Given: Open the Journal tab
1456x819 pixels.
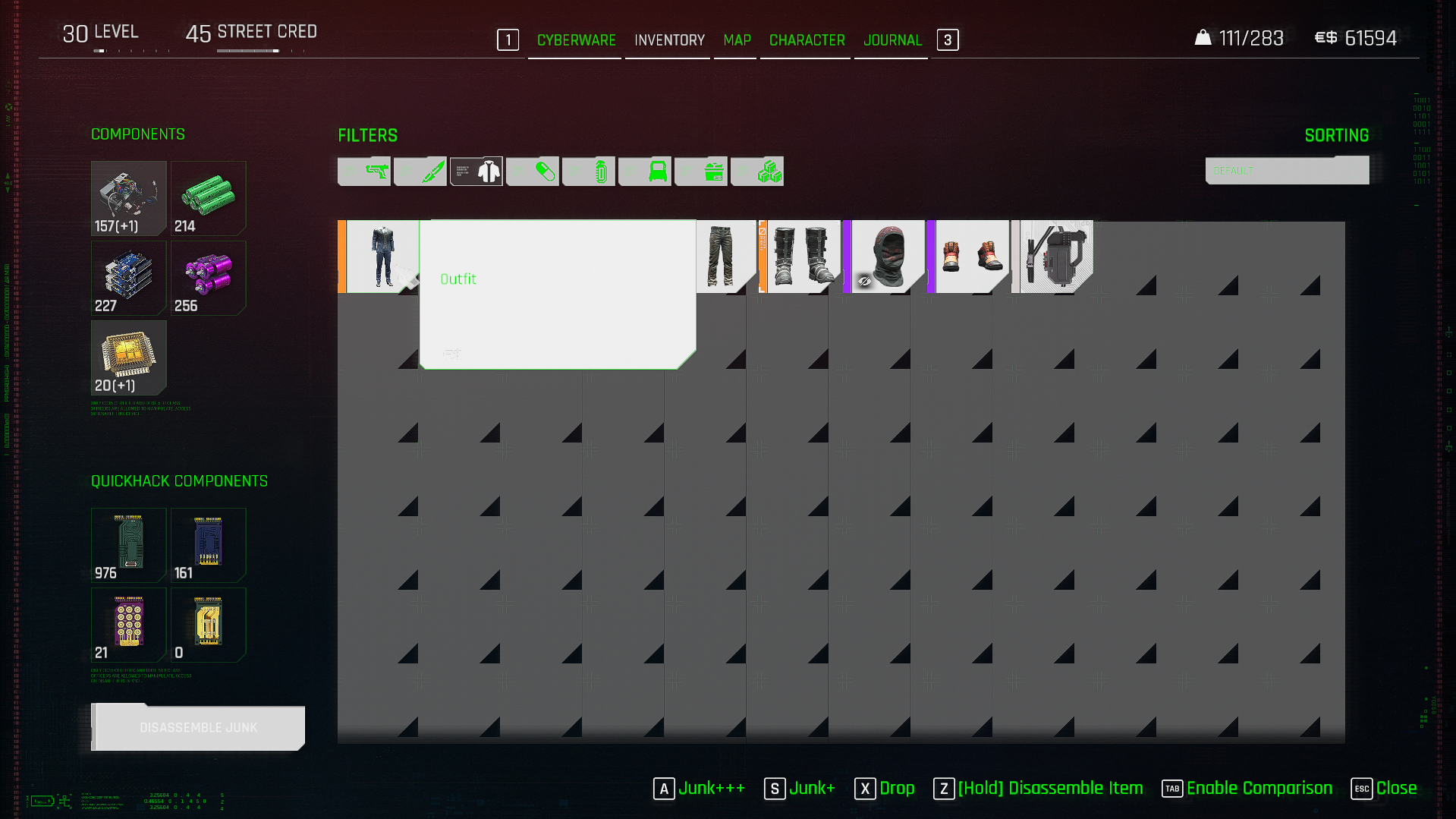Looking at the screenshot, I should pos(892,40).
